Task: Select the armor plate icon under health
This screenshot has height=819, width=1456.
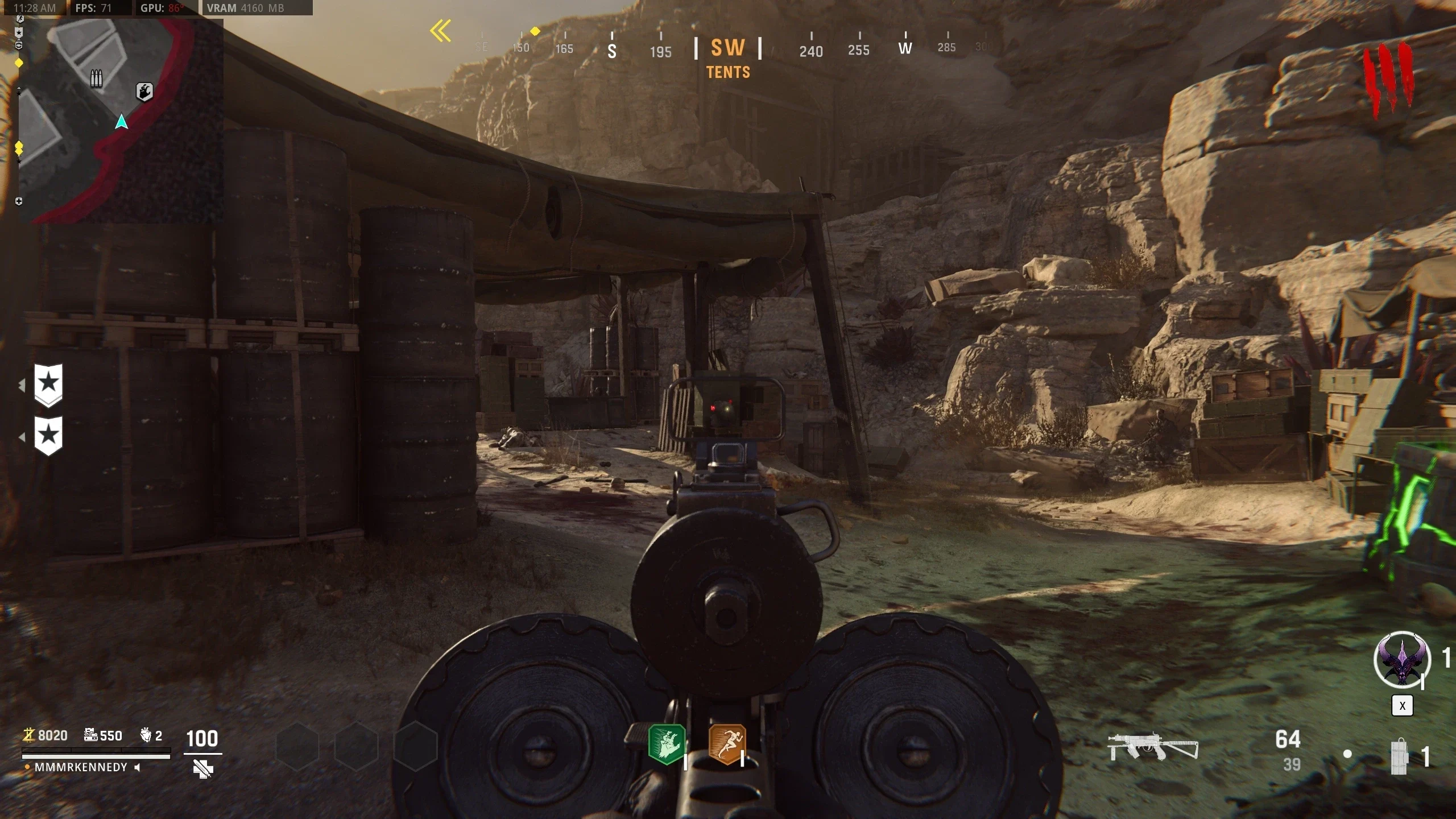Action: (202, 769)
